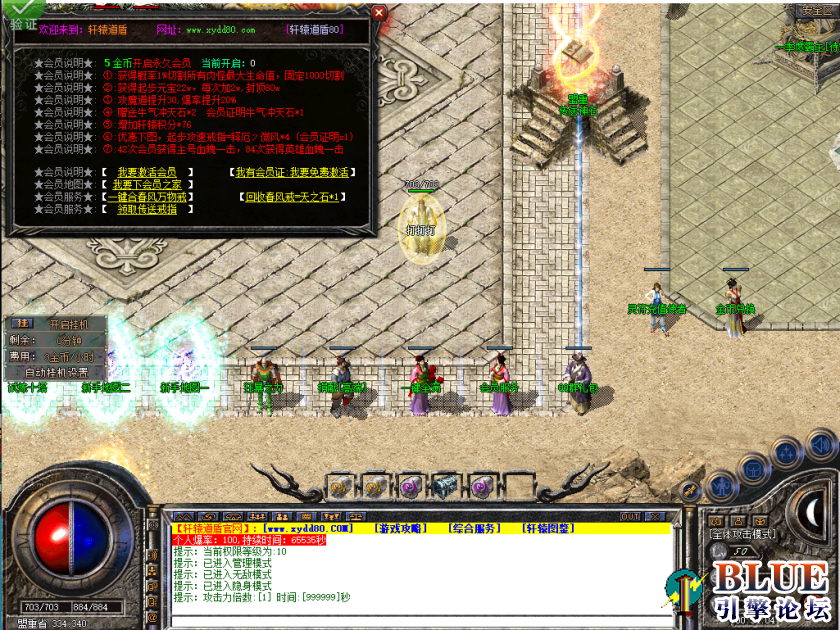Toggle the 全体攻击模式 attack mode label
The width and height of the screenshot is (840, 630).
click(x=743, y=534)
